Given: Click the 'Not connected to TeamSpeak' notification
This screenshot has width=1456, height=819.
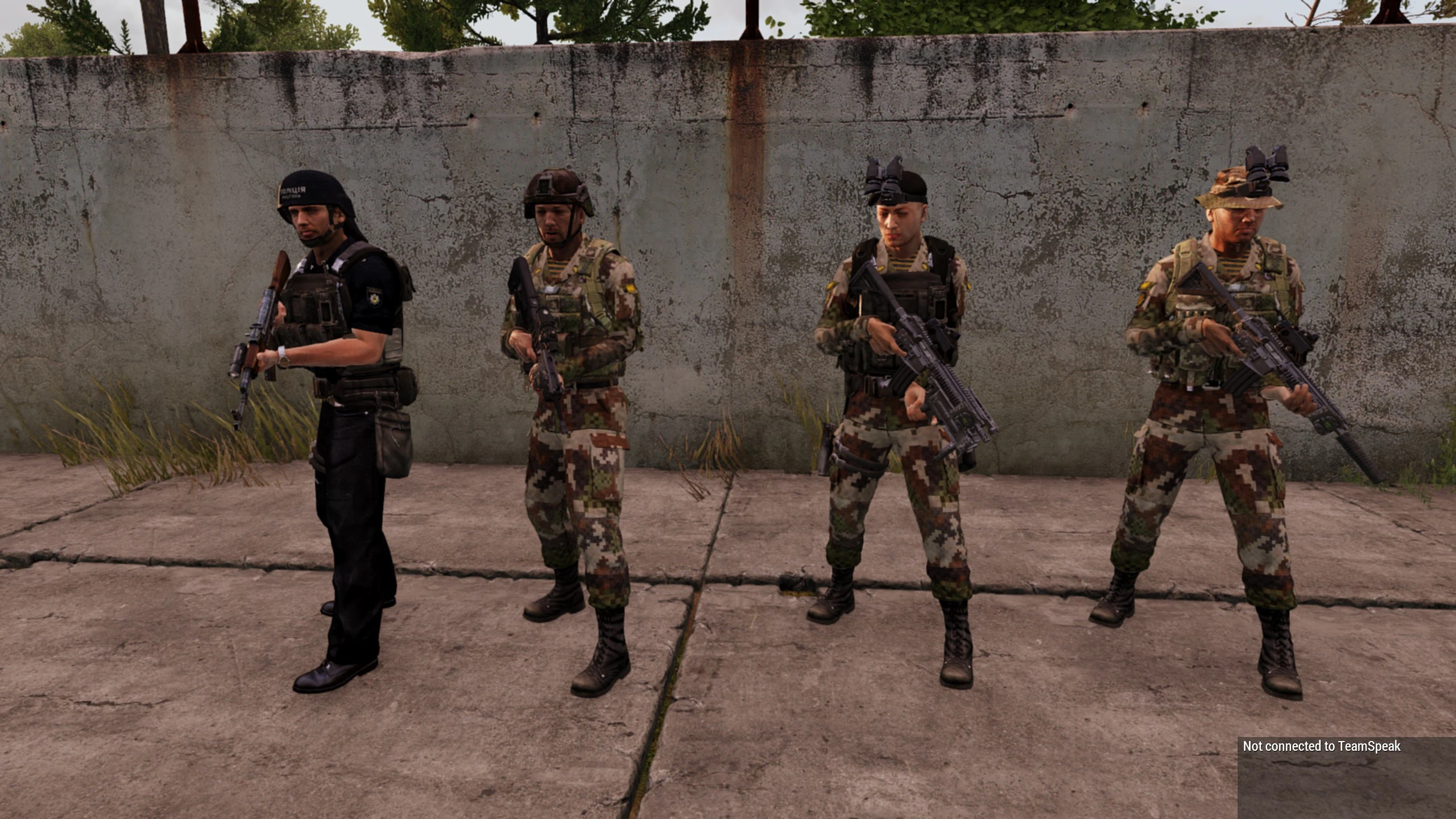Looking at the screenshot, I should 1321,746.
